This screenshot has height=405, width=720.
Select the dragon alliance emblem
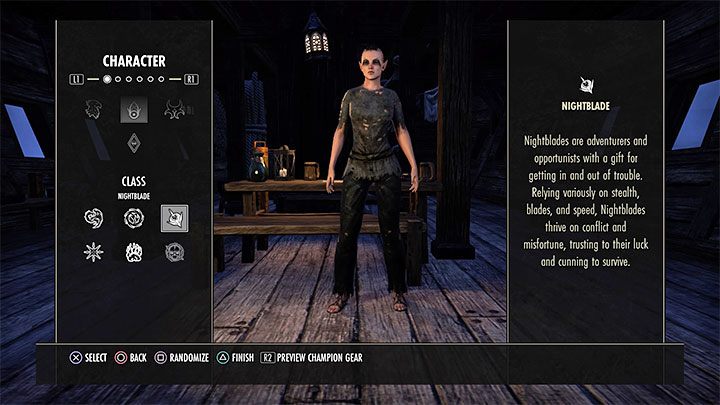click(177, 109)
